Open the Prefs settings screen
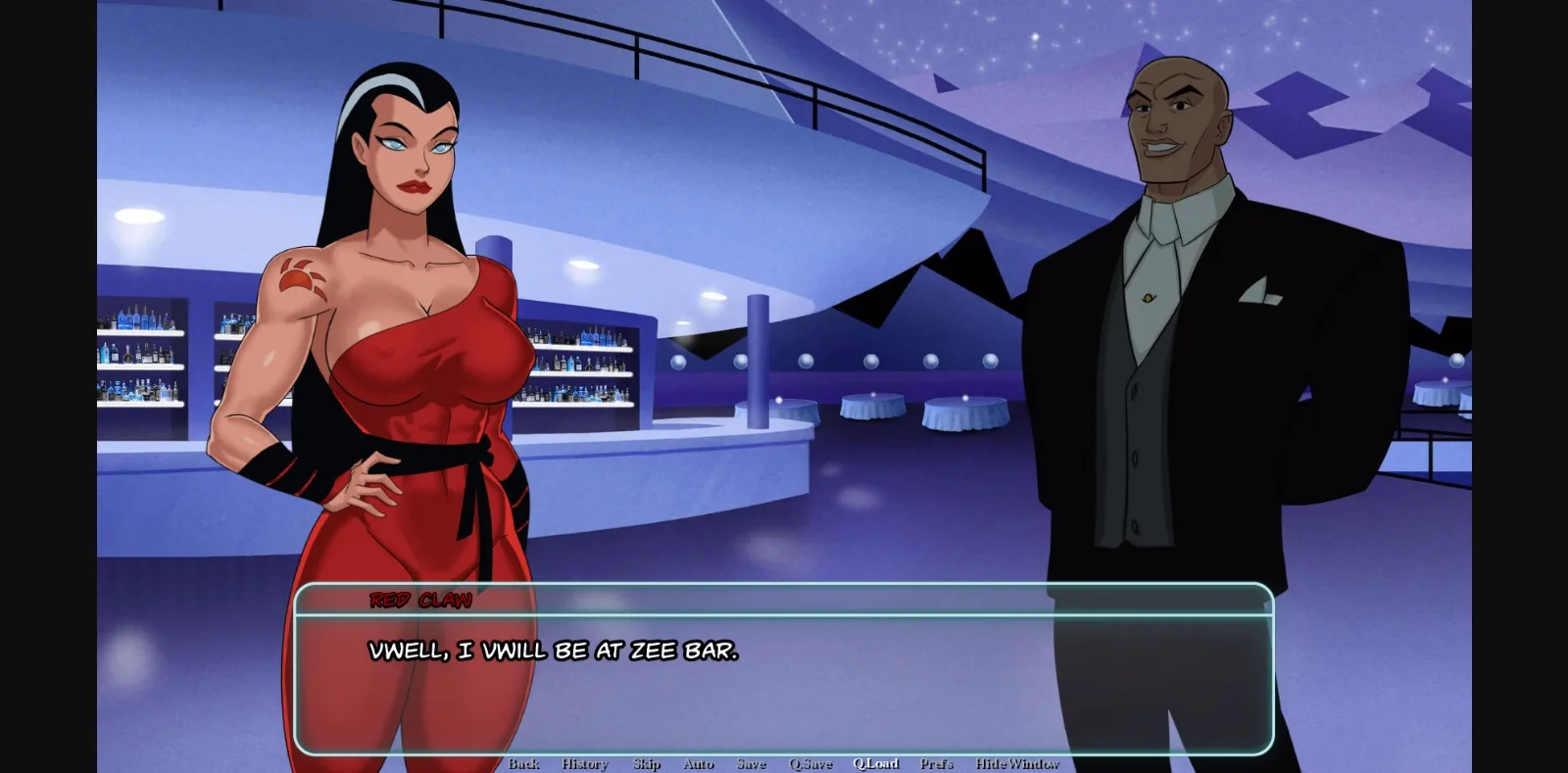 click(937, 763)
